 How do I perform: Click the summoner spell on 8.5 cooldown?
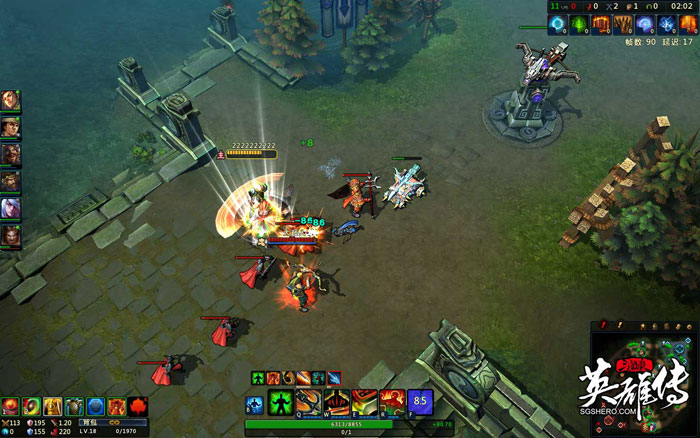click(420, 403)
